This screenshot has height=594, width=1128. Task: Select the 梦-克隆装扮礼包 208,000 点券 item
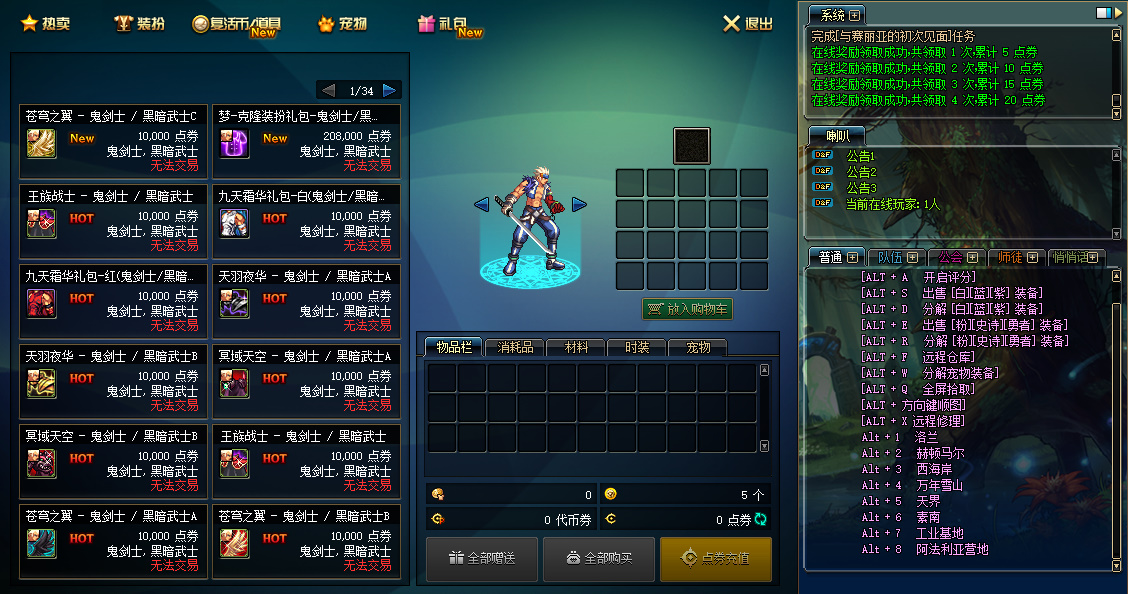click(x=306, y=141)
